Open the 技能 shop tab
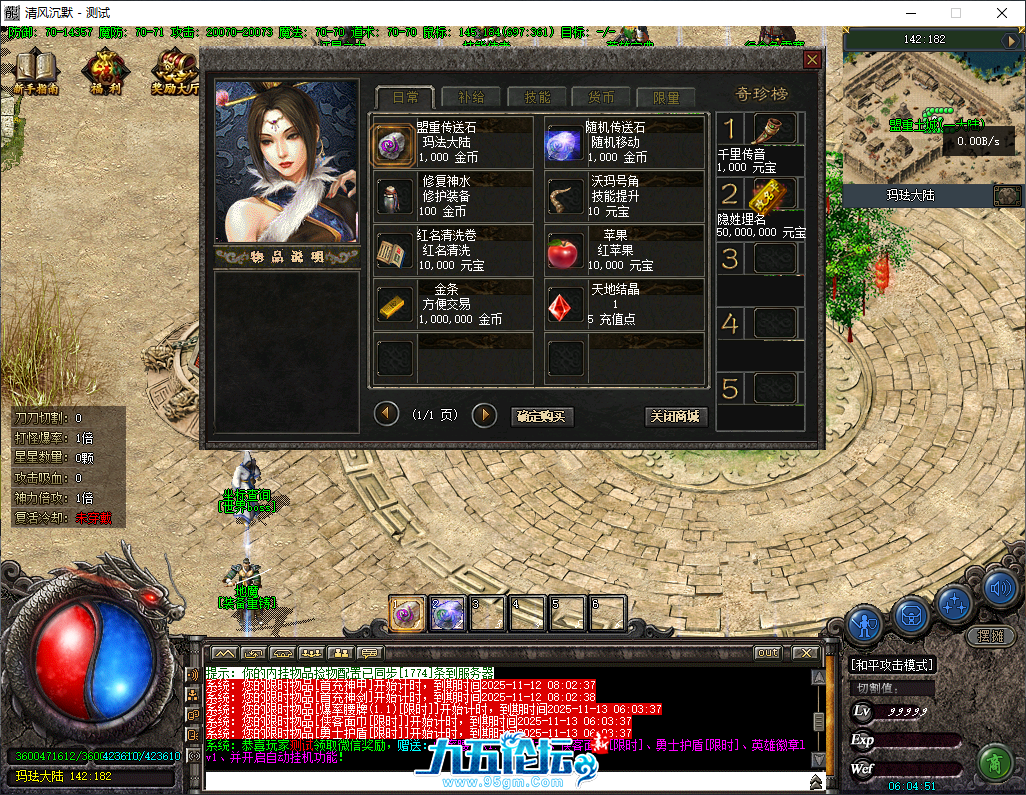Viewport: 1026px width, 795px height. point(536,97)
